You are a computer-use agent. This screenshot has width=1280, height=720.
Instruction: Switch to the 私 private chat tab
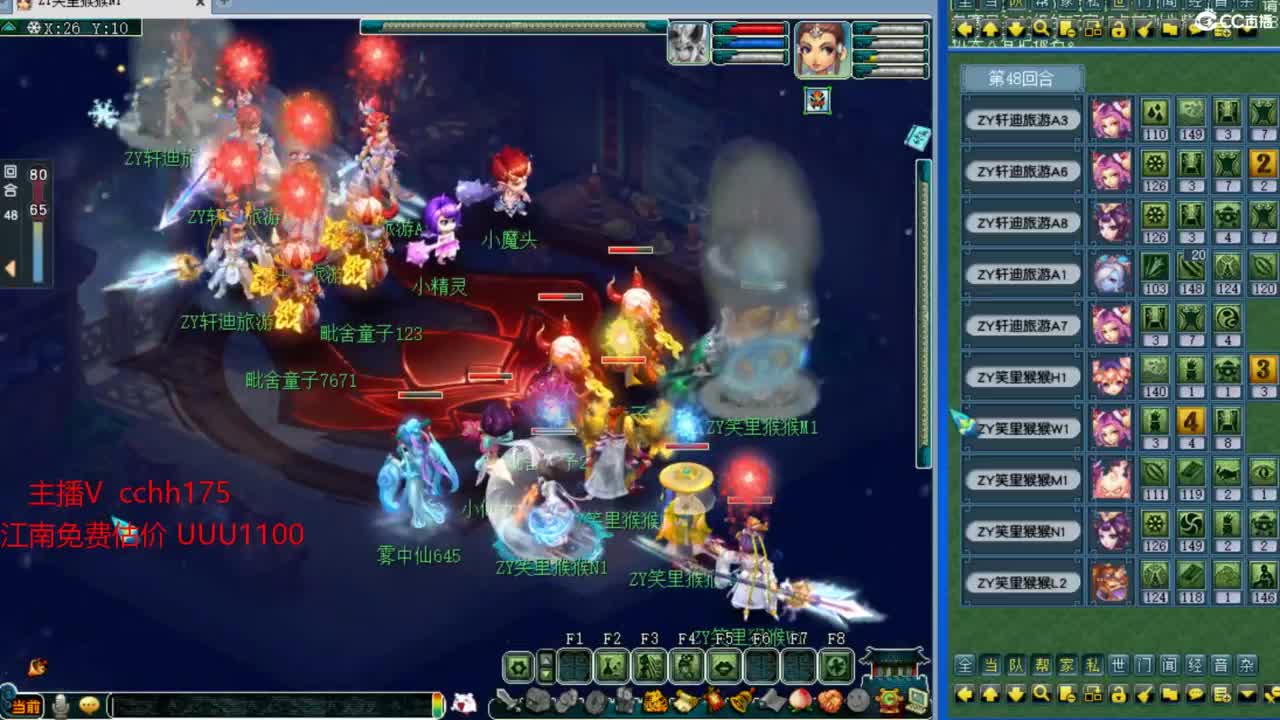point(1093,665)
